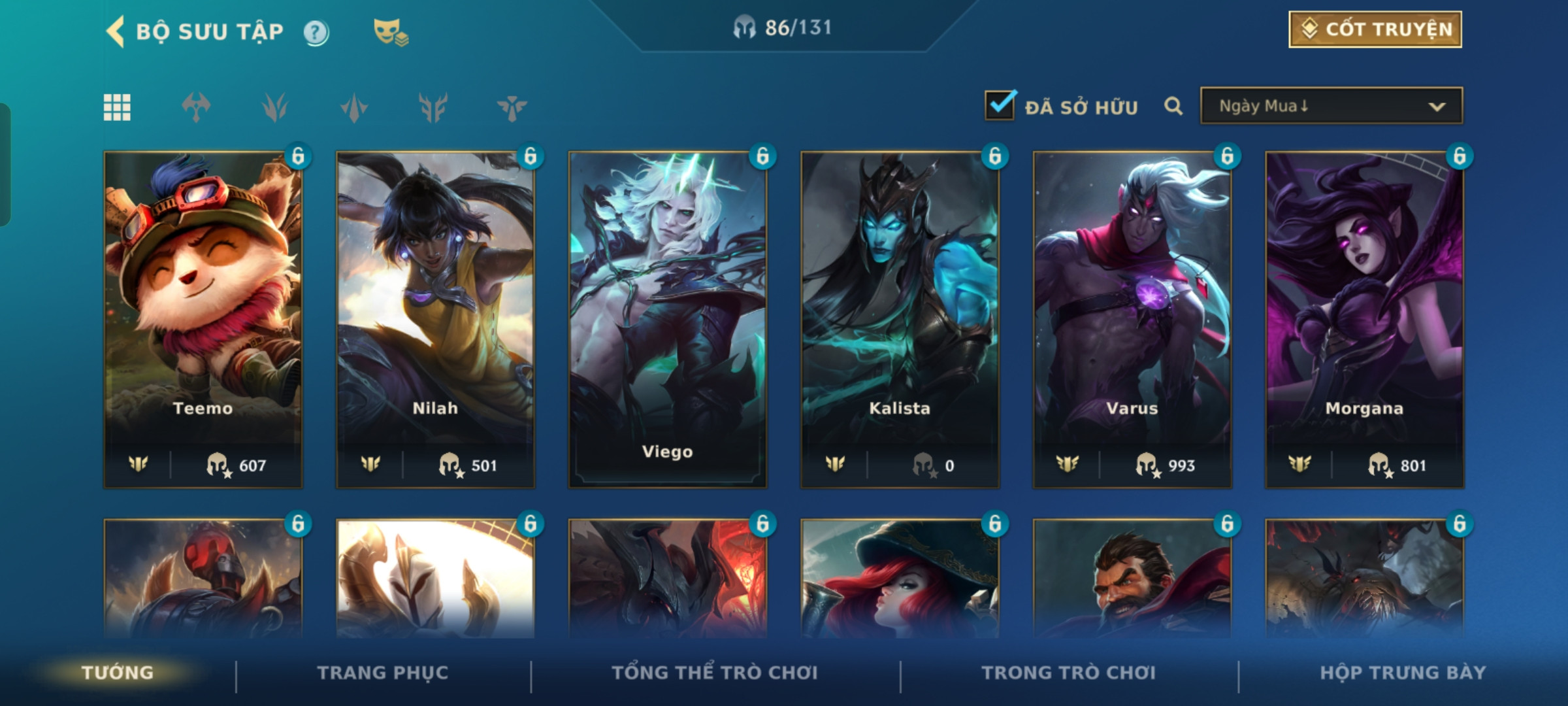Switch to the Trang Phục tab
The height and width of the screenshot is (706, 1568).
pyautogui.click(x=383, y=673)
